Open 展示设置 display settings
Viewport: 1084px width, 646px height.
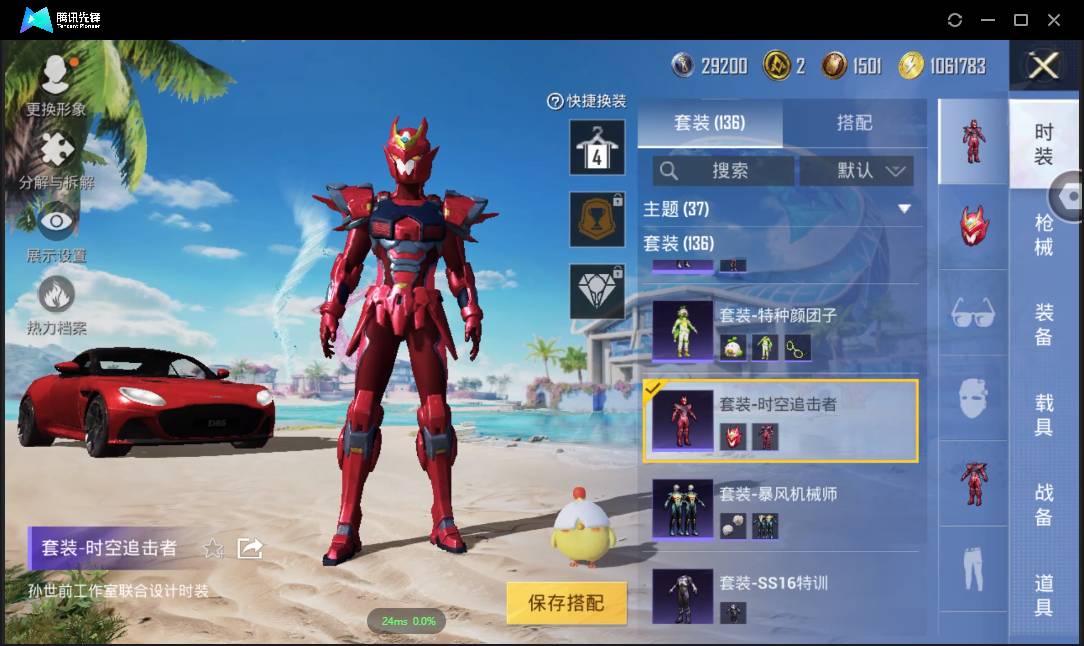click(56, 232)
